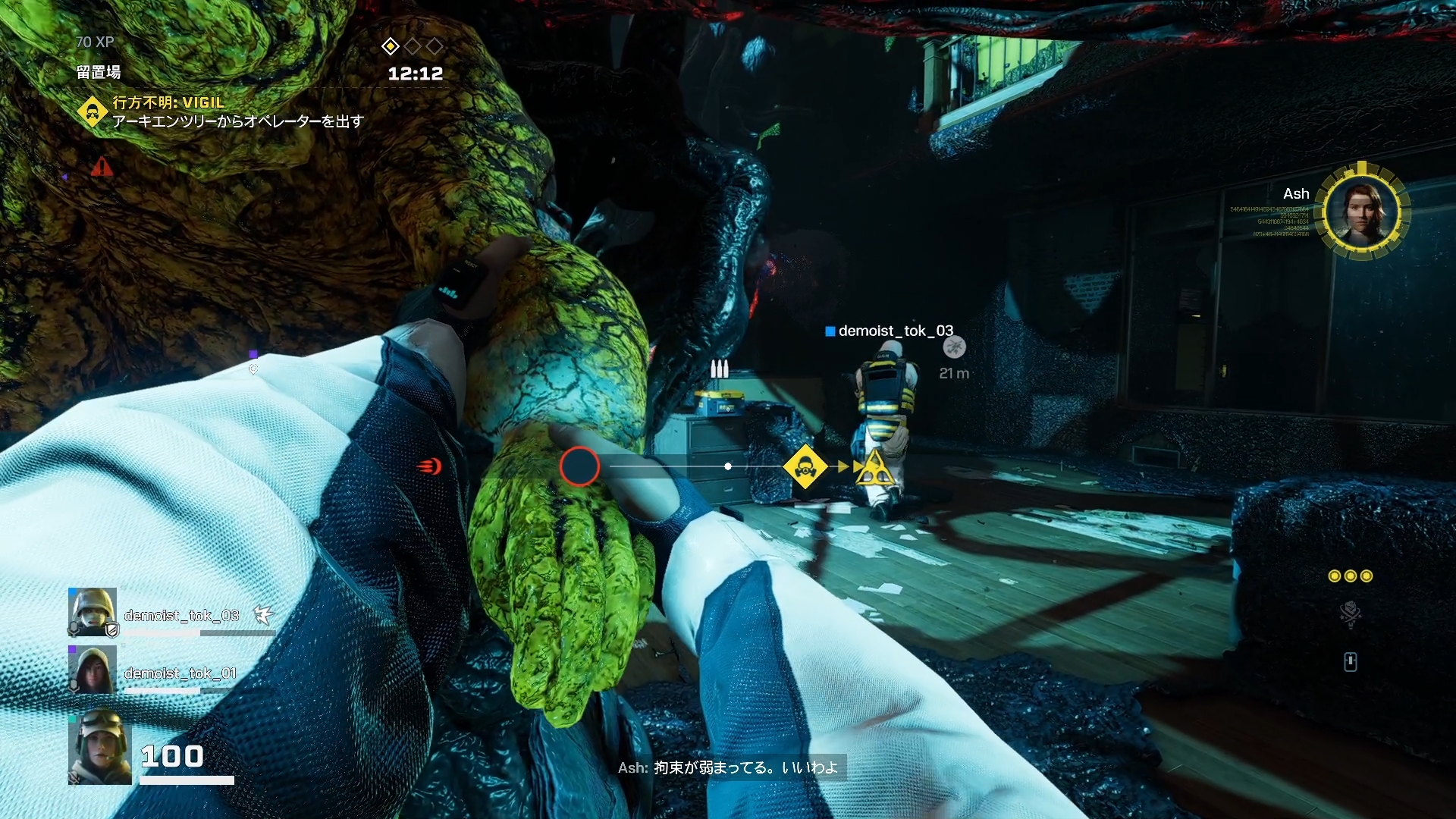Select the operator ability icon under yellow dots
This screenshot has width=1456, height=819.
(1350, 613)
